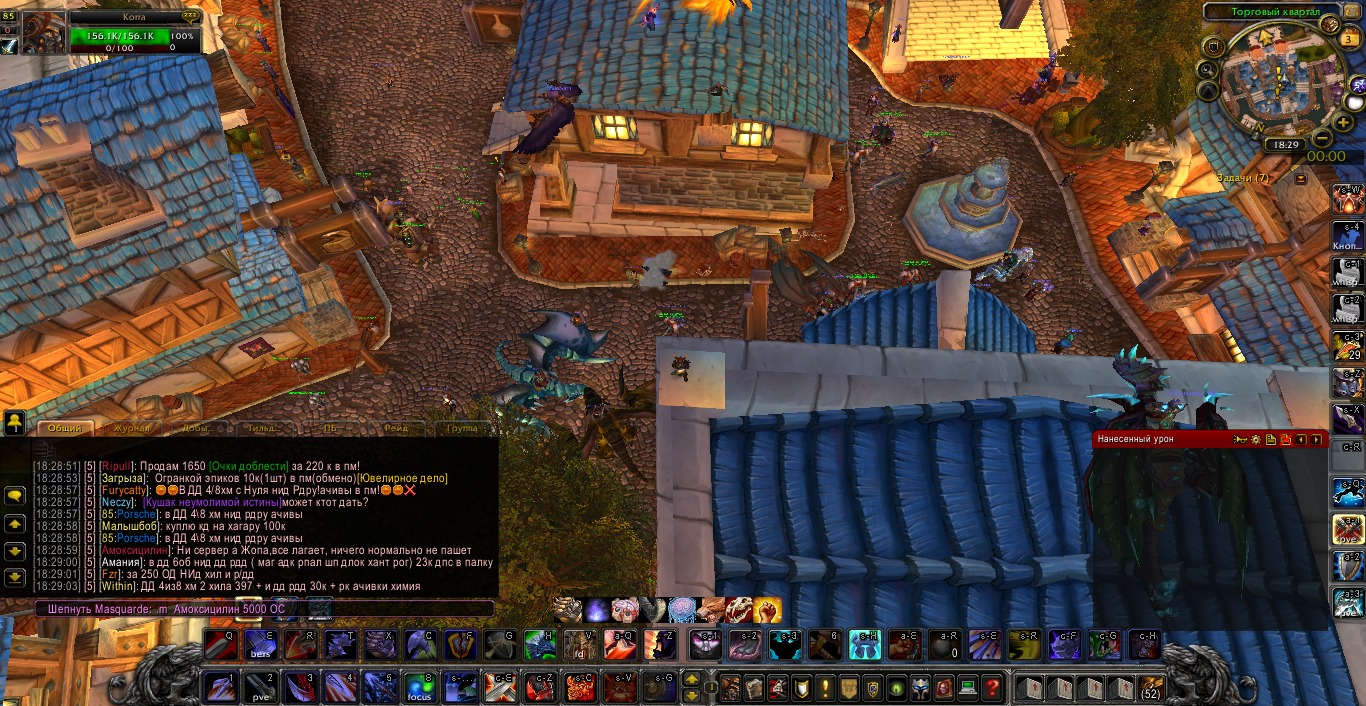
Task: Click the minimap tracking magnifier button
Action: point(1208,69)
